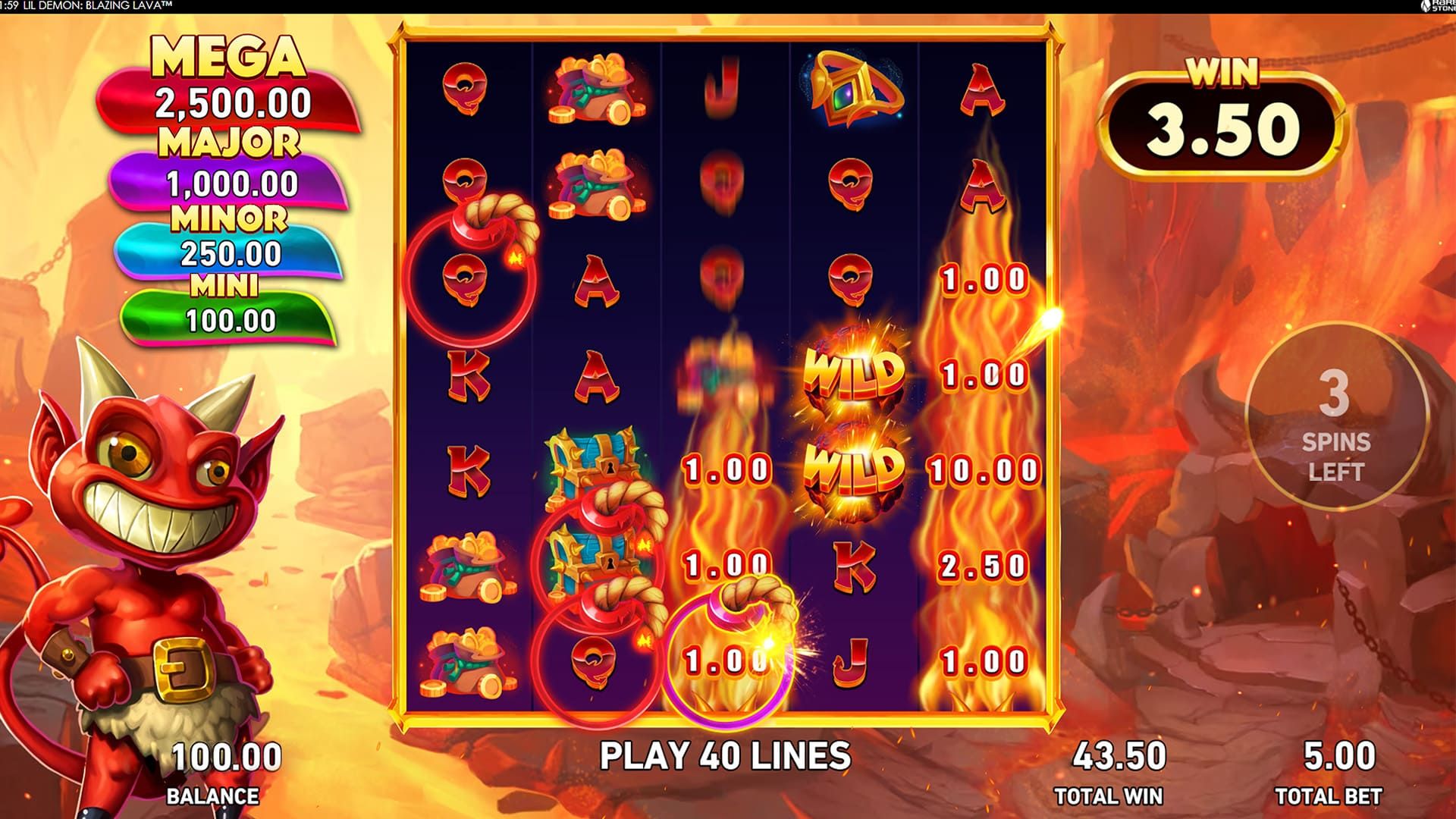Click the blazing flame stack on reel five
Screen dimensions: 1456x819
pos(984,455)
